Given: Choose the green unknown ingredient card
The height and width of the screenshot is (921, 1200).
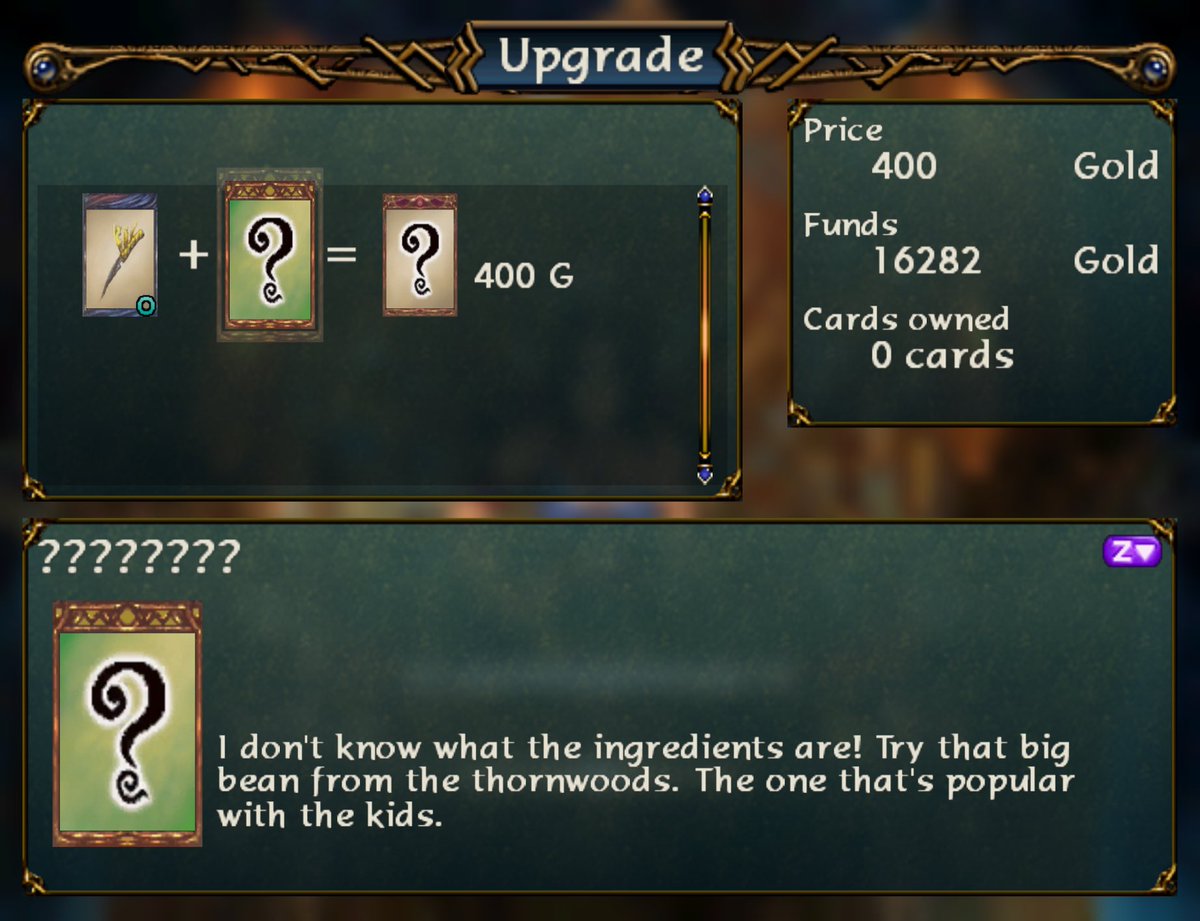Looking at the screenshot, I should (x=270, y=255).
